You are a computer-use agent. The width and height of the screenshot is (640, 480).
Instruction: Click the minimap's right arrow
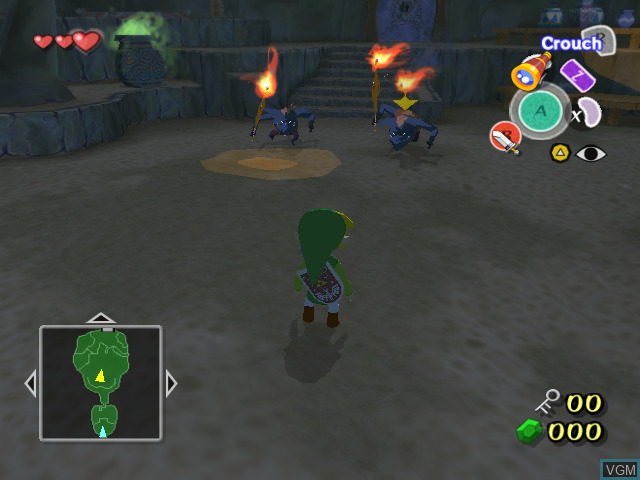pos(171,383)
